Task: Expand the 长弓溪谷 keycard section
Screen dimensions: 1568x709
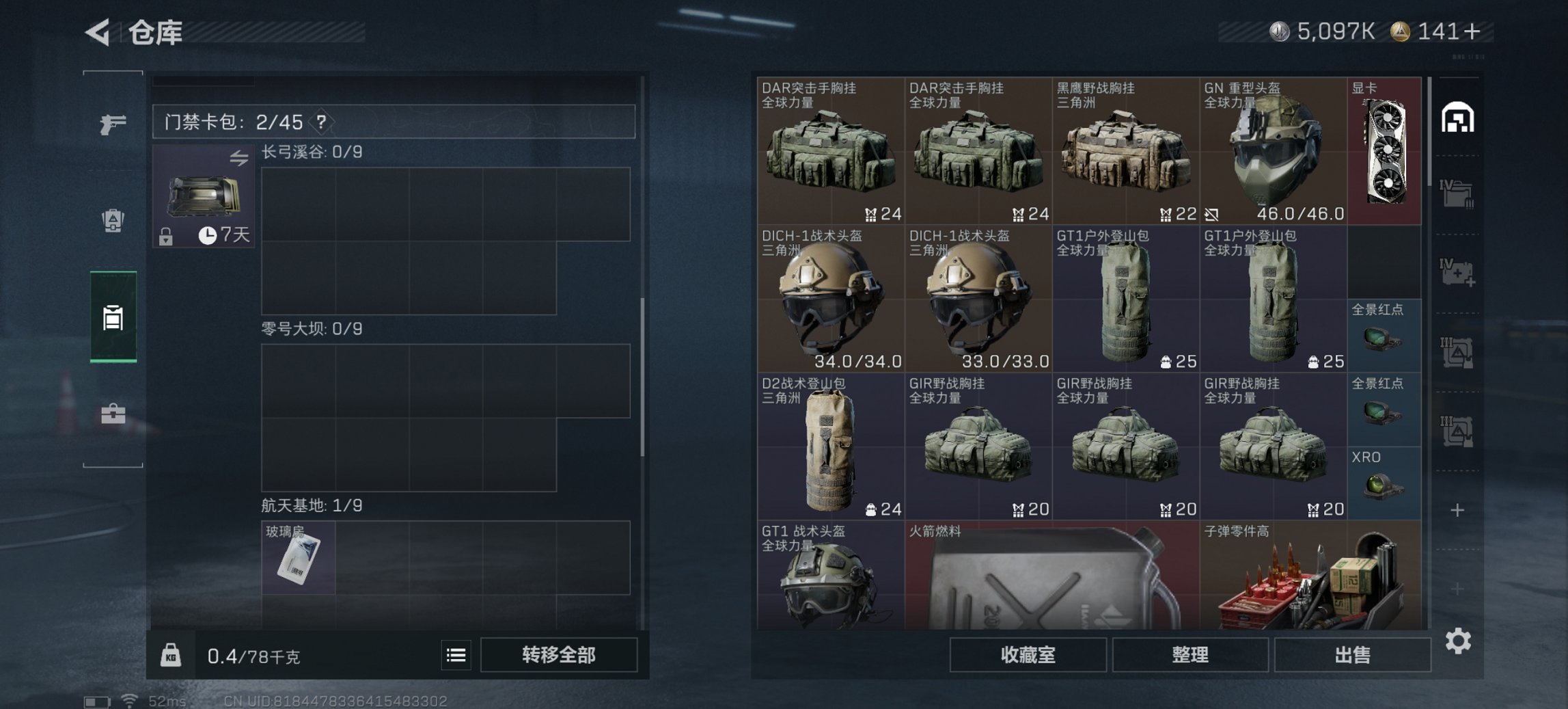Action: [x=311, y=152]
